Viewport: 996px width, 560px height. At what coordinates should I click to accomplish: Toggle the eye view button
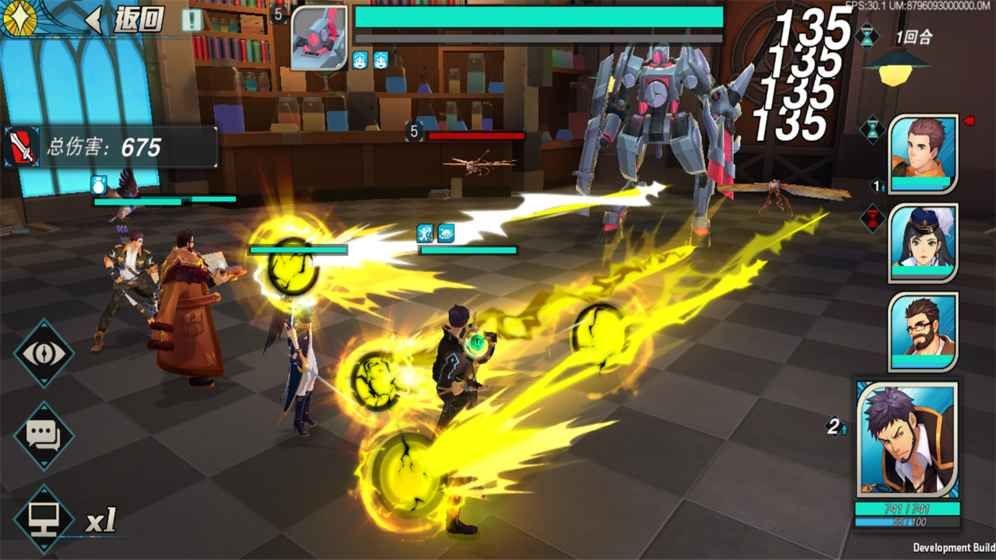pyautogui.click(x=43, y=353)
